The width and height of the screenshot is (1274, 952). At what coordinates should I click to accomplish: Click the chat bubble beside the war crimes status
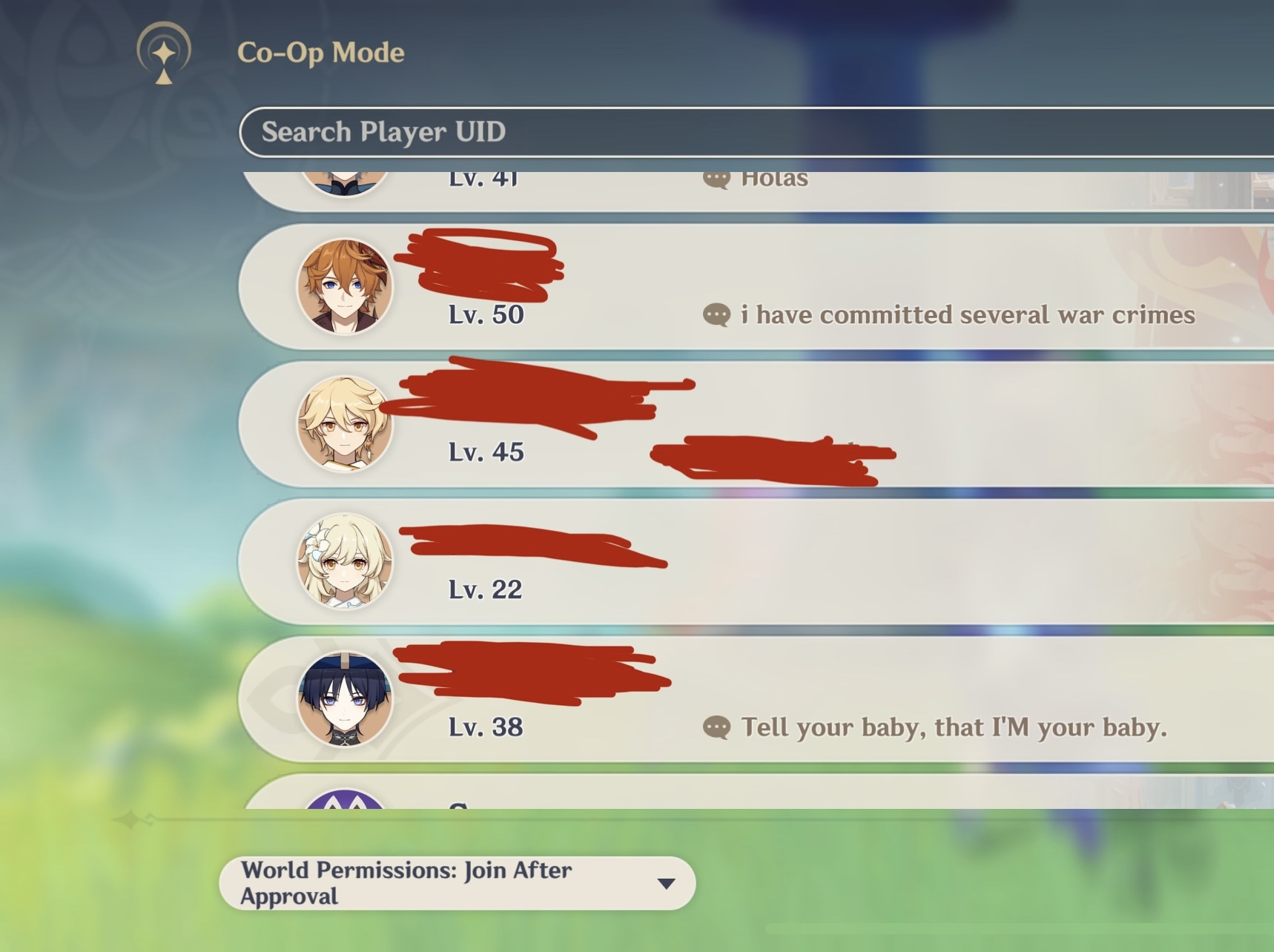[716, 315]
